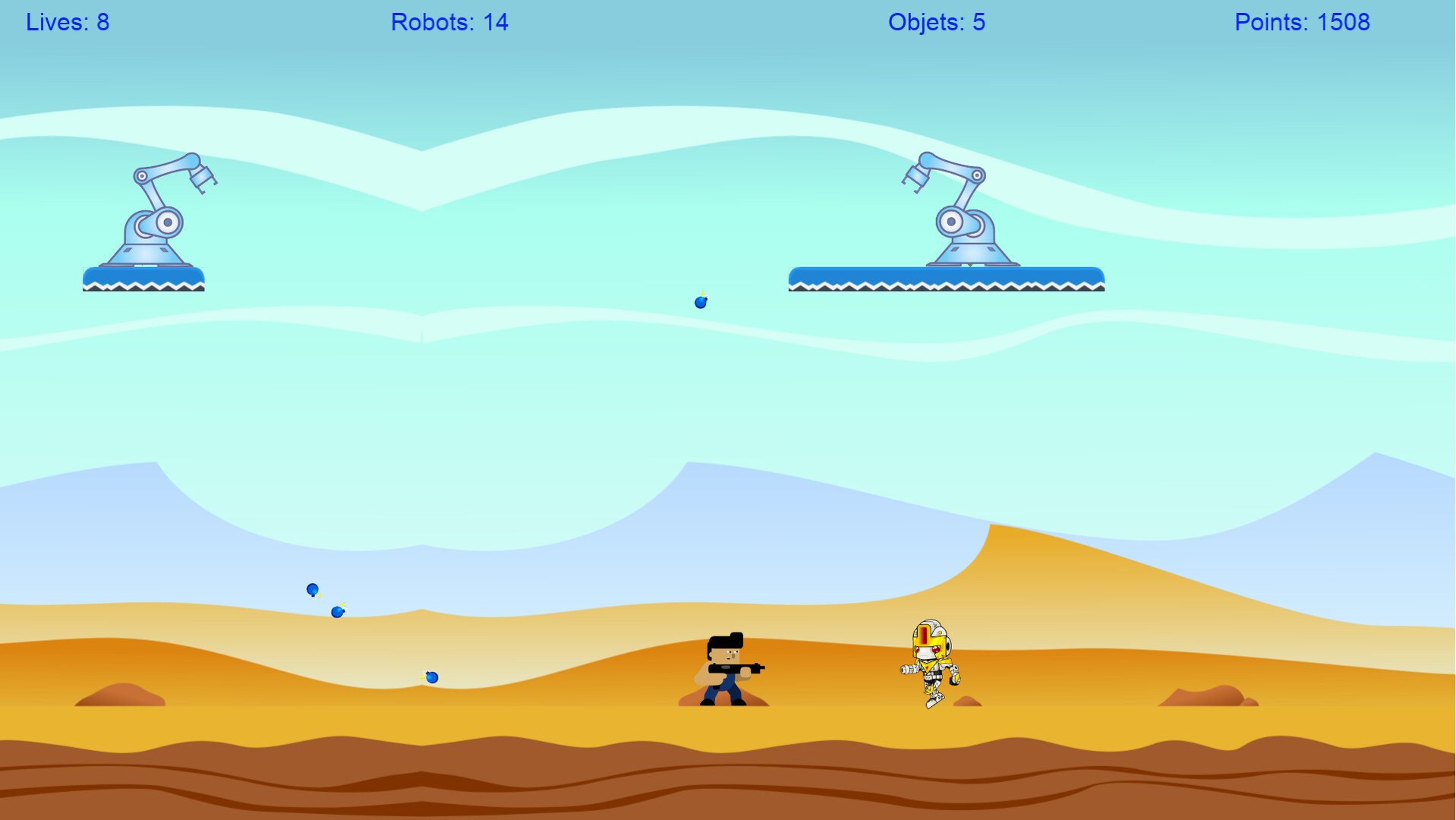
Task: Click the Robots: 14 counter
Action: point(449,22)
